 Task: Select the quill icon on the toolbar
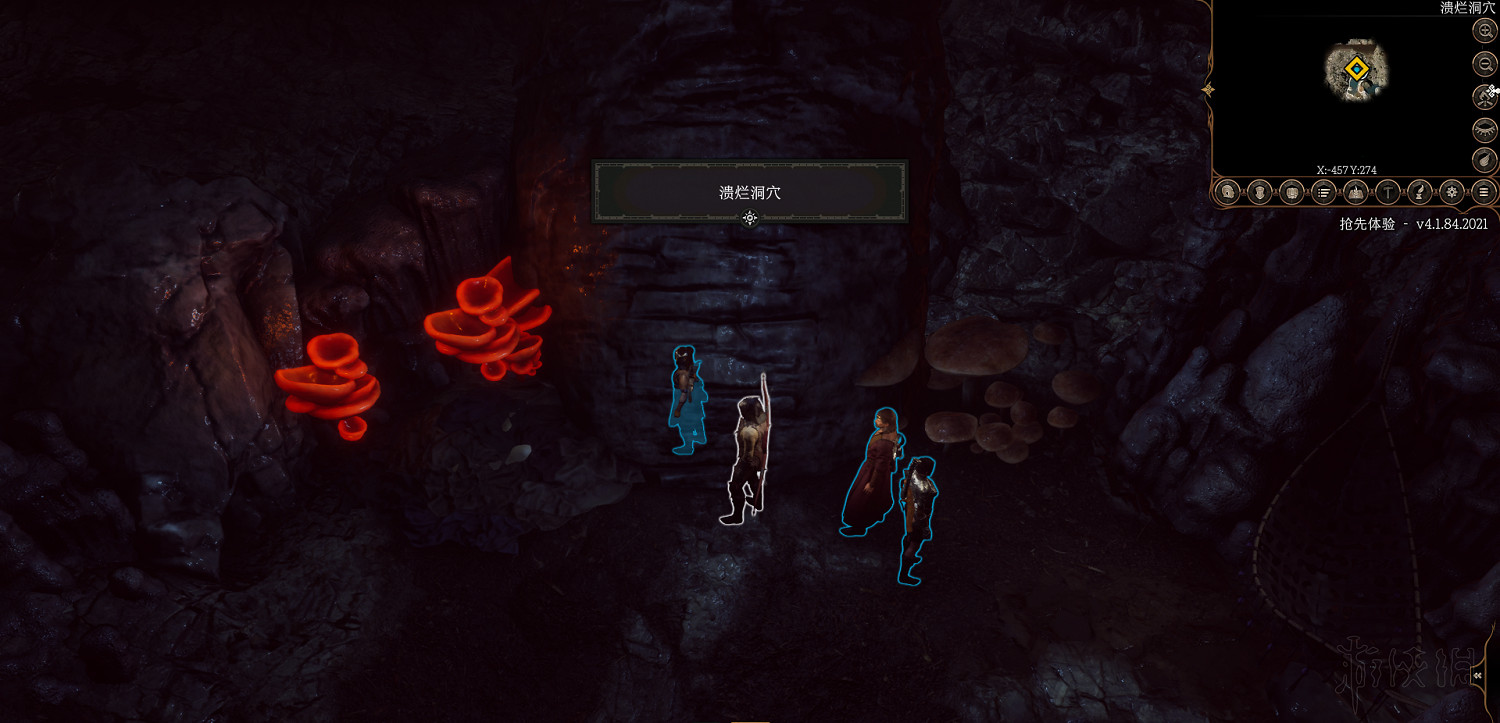pyautogui.click(x=1419, y=191)
